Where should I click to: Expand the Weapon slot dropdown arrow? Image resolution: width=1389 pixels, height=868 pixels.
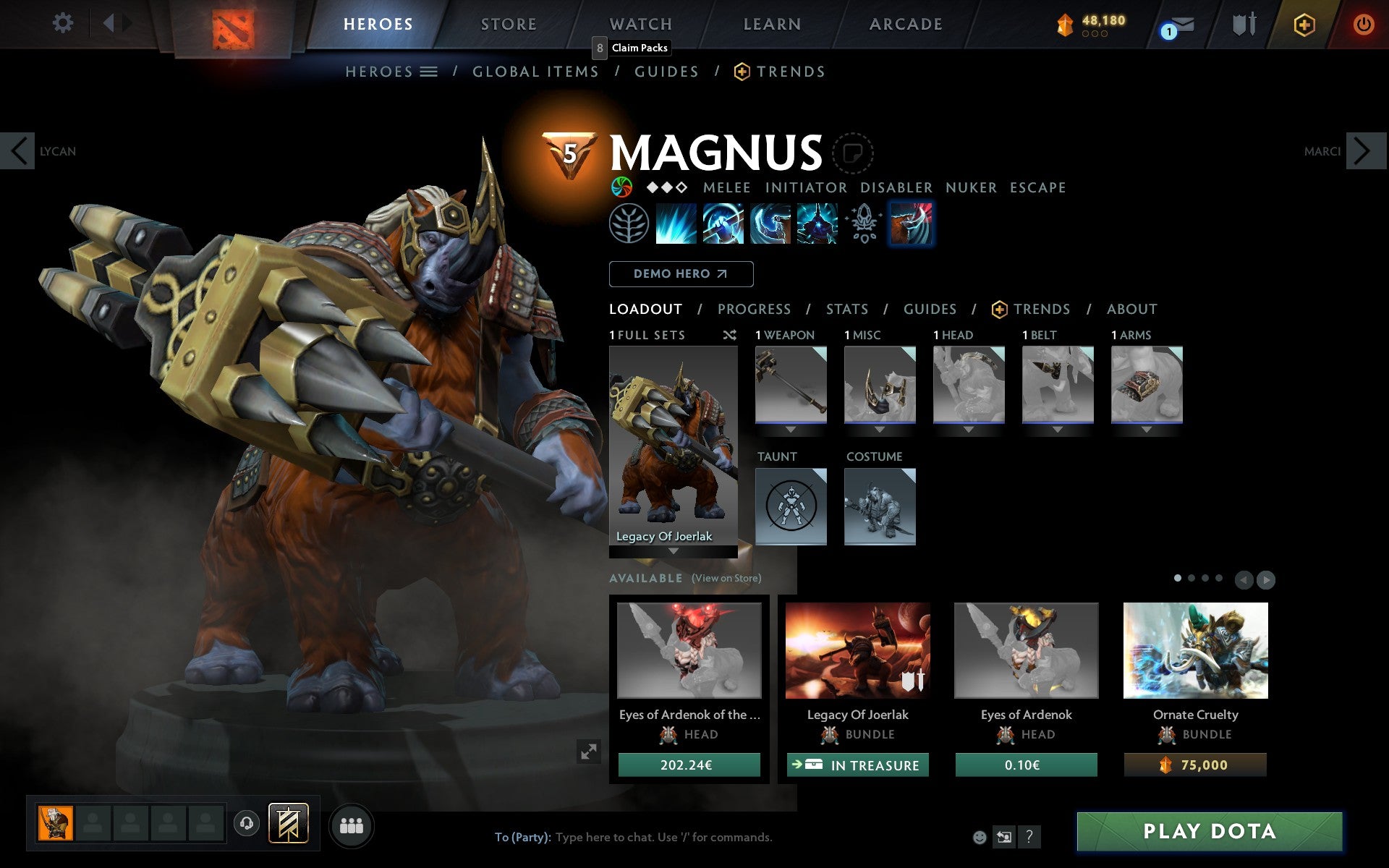point(791,430)
